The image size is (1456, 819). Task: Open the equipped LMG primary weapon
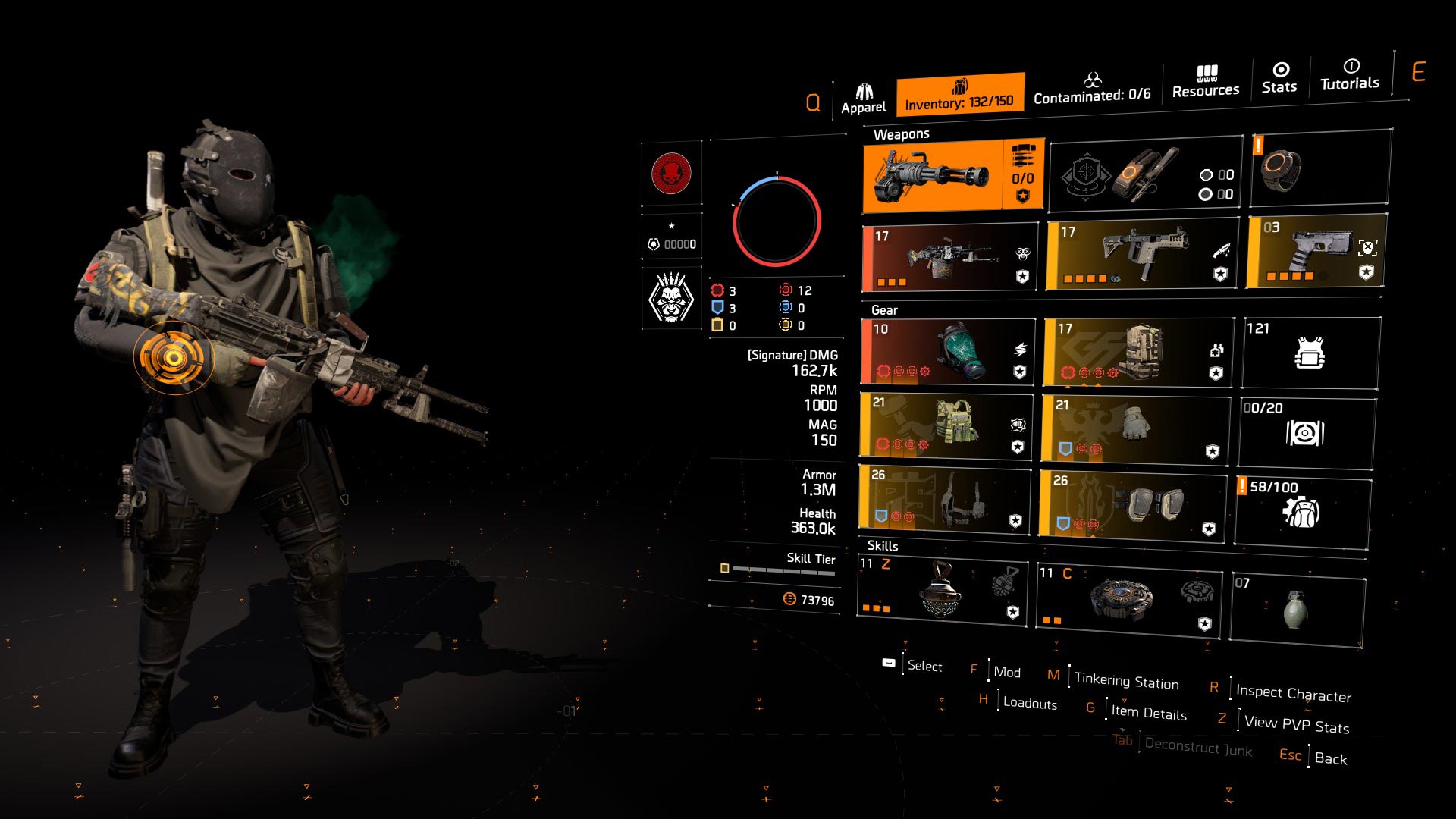948,256
